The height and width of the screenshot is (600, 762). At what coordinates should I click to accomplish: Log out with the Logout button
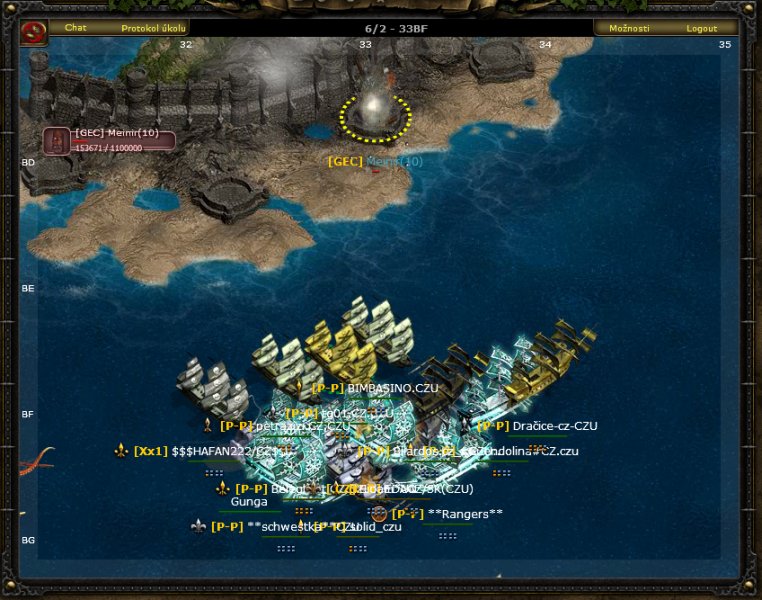tap(702, 28)
